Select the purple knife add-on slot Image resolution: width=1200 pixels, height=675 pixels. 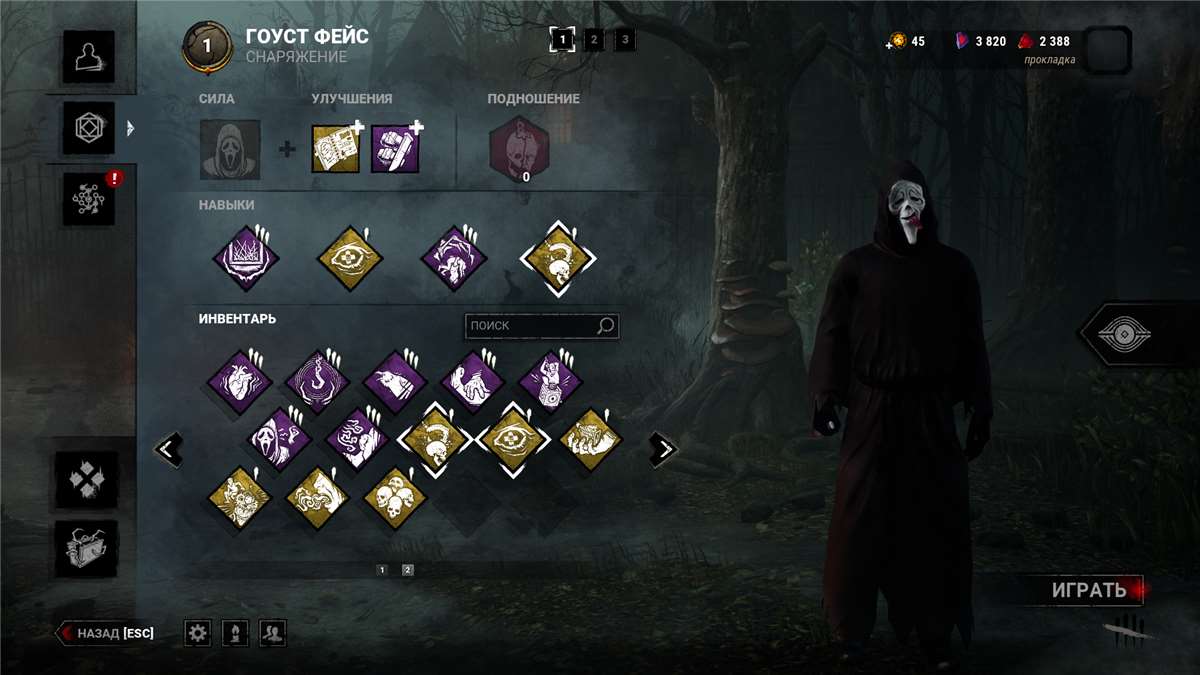[395, 149]
